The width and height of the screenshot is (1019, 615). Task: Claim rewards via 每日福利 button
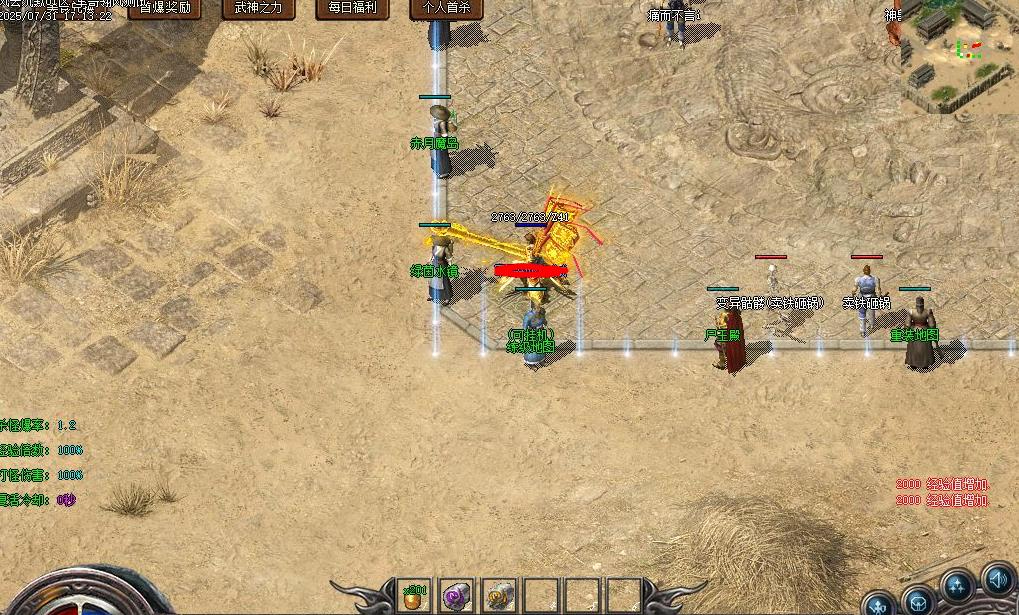[x=353, y=8]
